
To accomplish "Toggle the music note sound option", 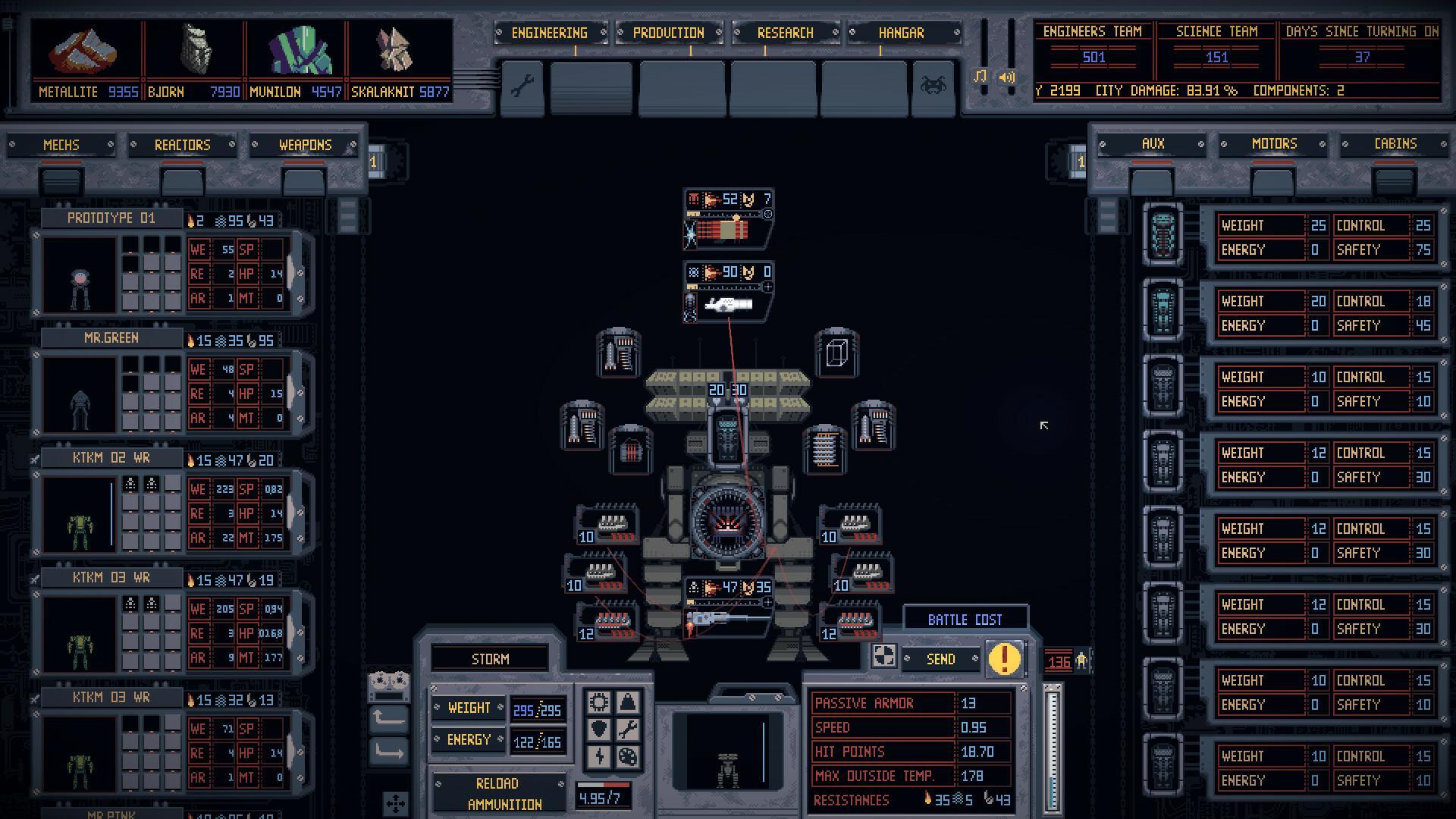I will coord(981,74).
